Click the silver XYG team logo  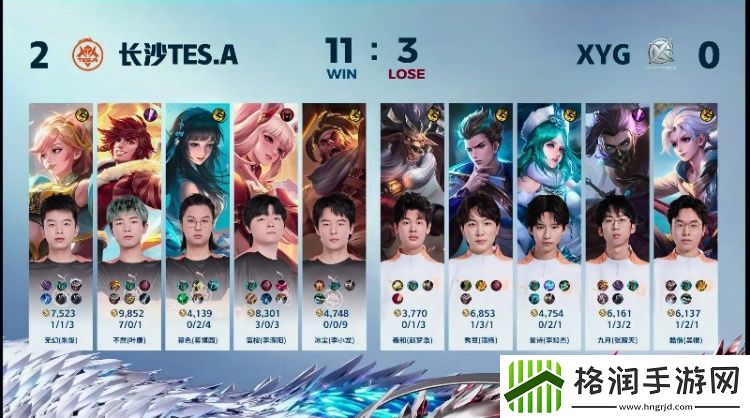pyautogui.click(x=660, y=54)
